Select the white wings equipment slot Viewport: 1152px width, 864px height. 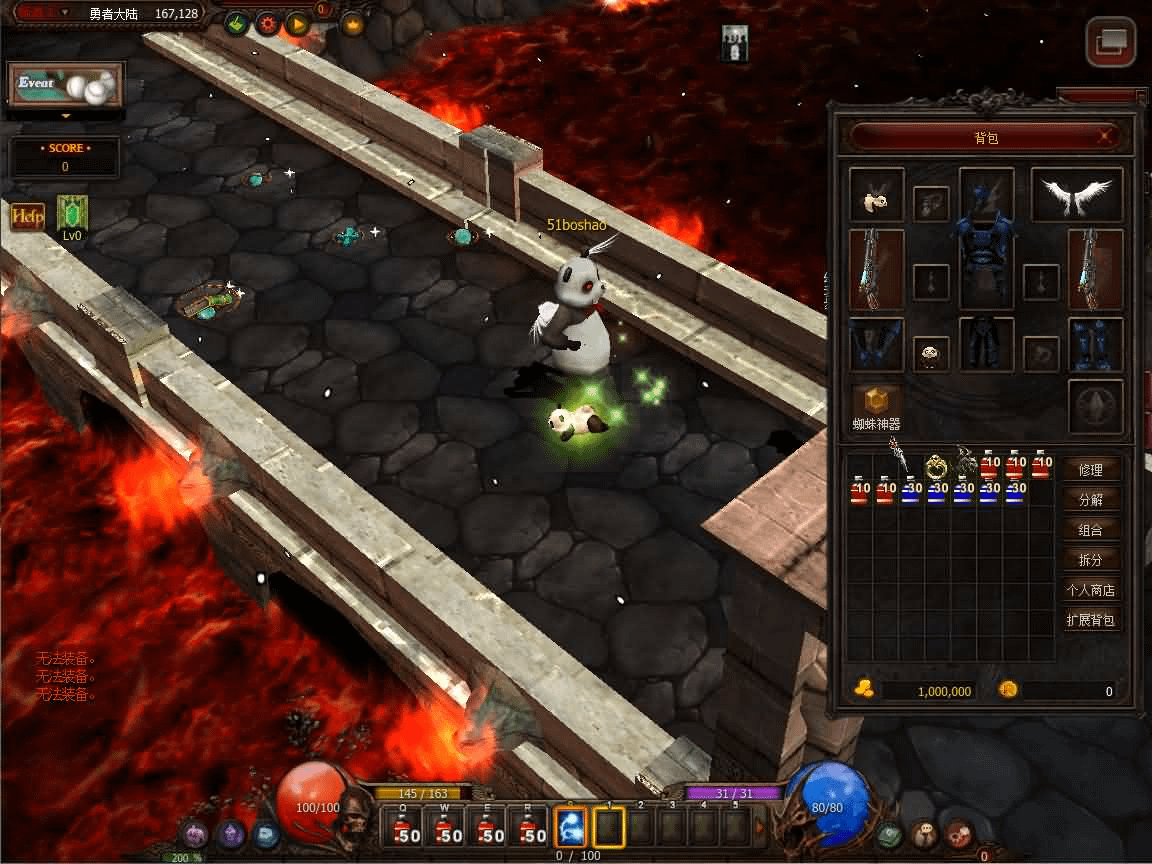1077,193
